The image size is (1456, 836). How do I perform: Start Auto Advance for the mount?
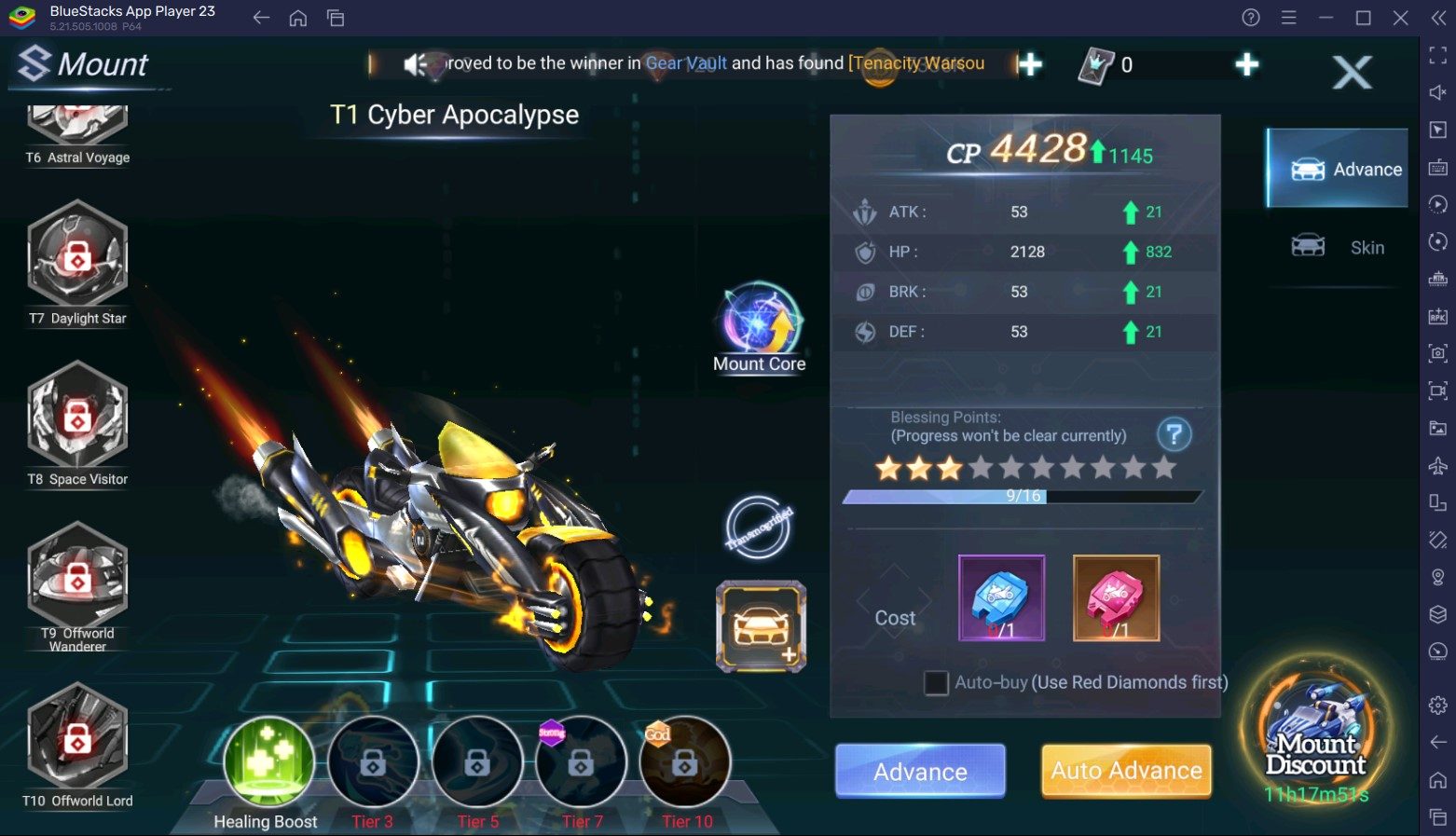[x=1126, y=771]
